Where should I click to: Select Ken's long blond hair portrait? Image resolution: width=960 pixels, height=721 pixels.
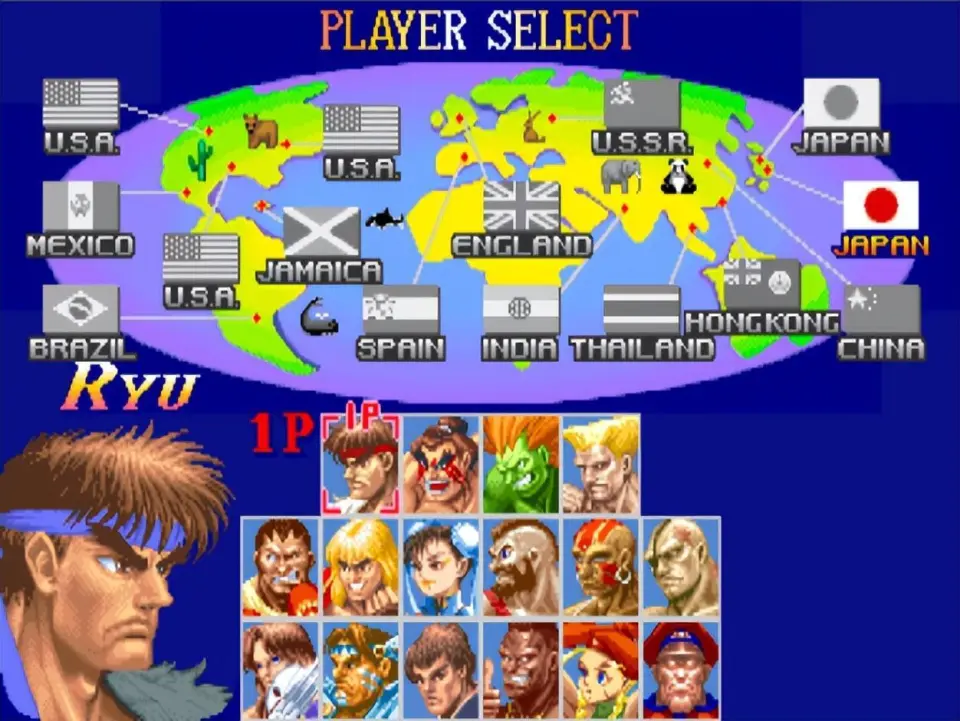coord(360,567)
